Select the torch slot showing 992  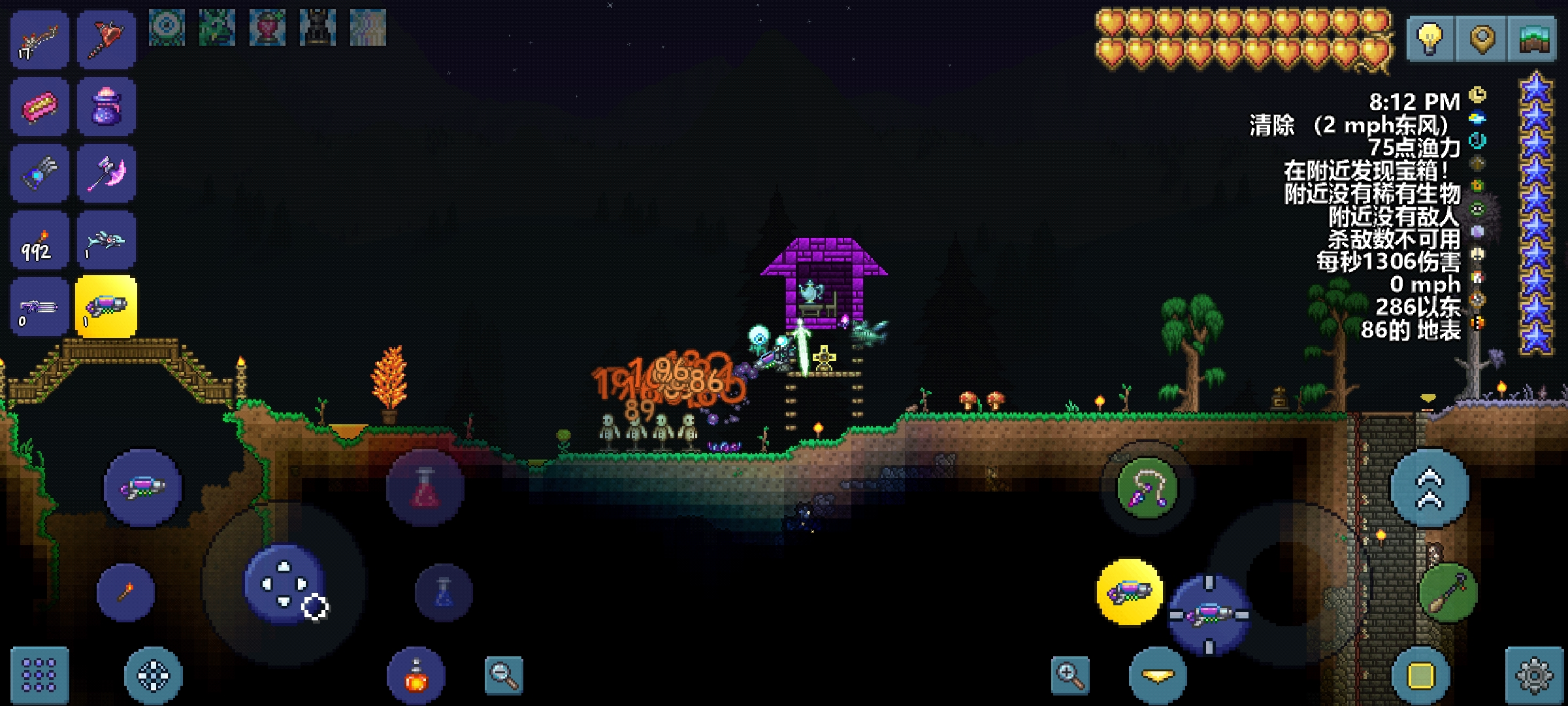[39, 241]
